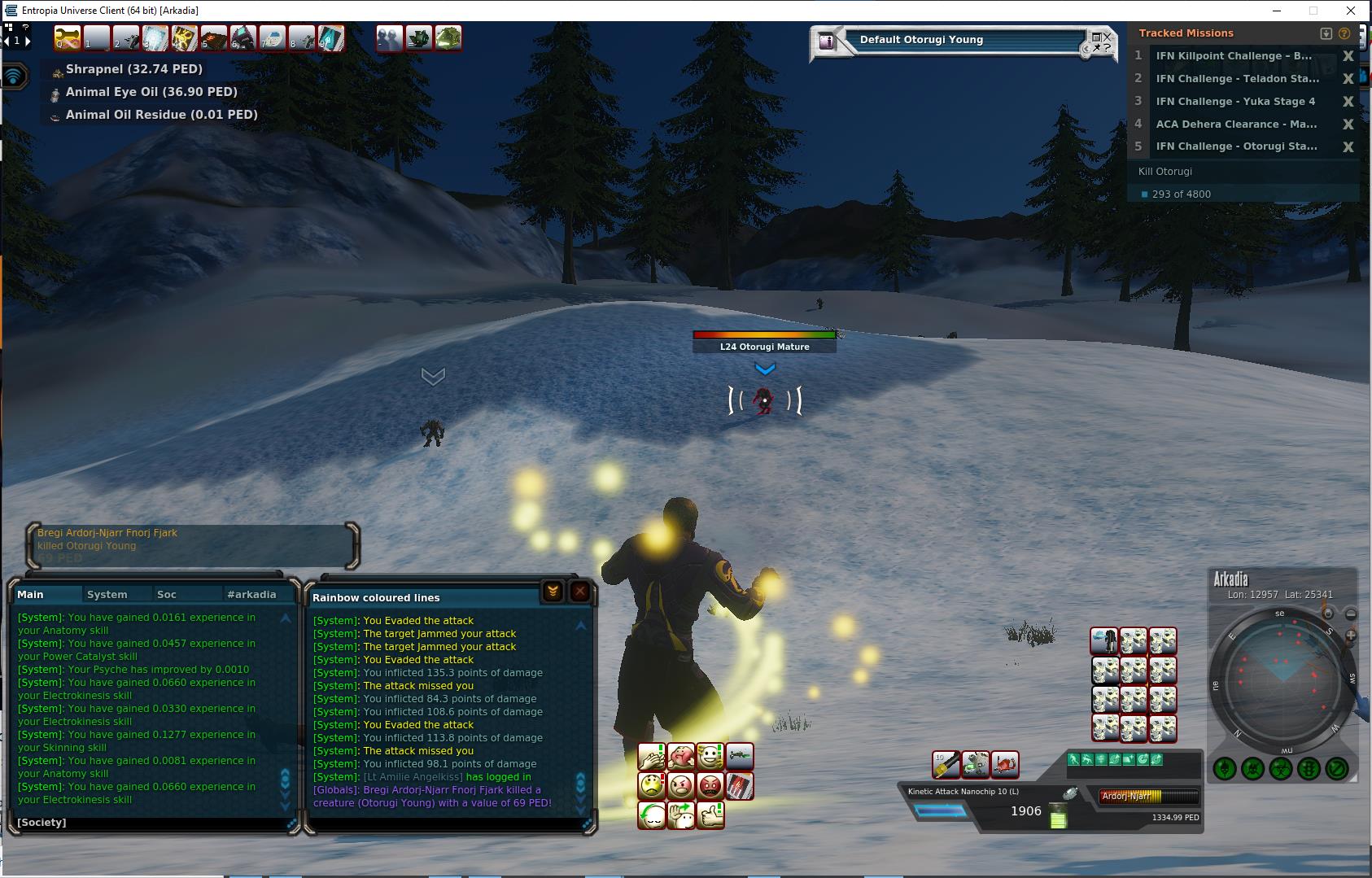This screenshot has height=878, width=1372.
Task: Switch to the System chat tab
Action: (x=107, y=594)
